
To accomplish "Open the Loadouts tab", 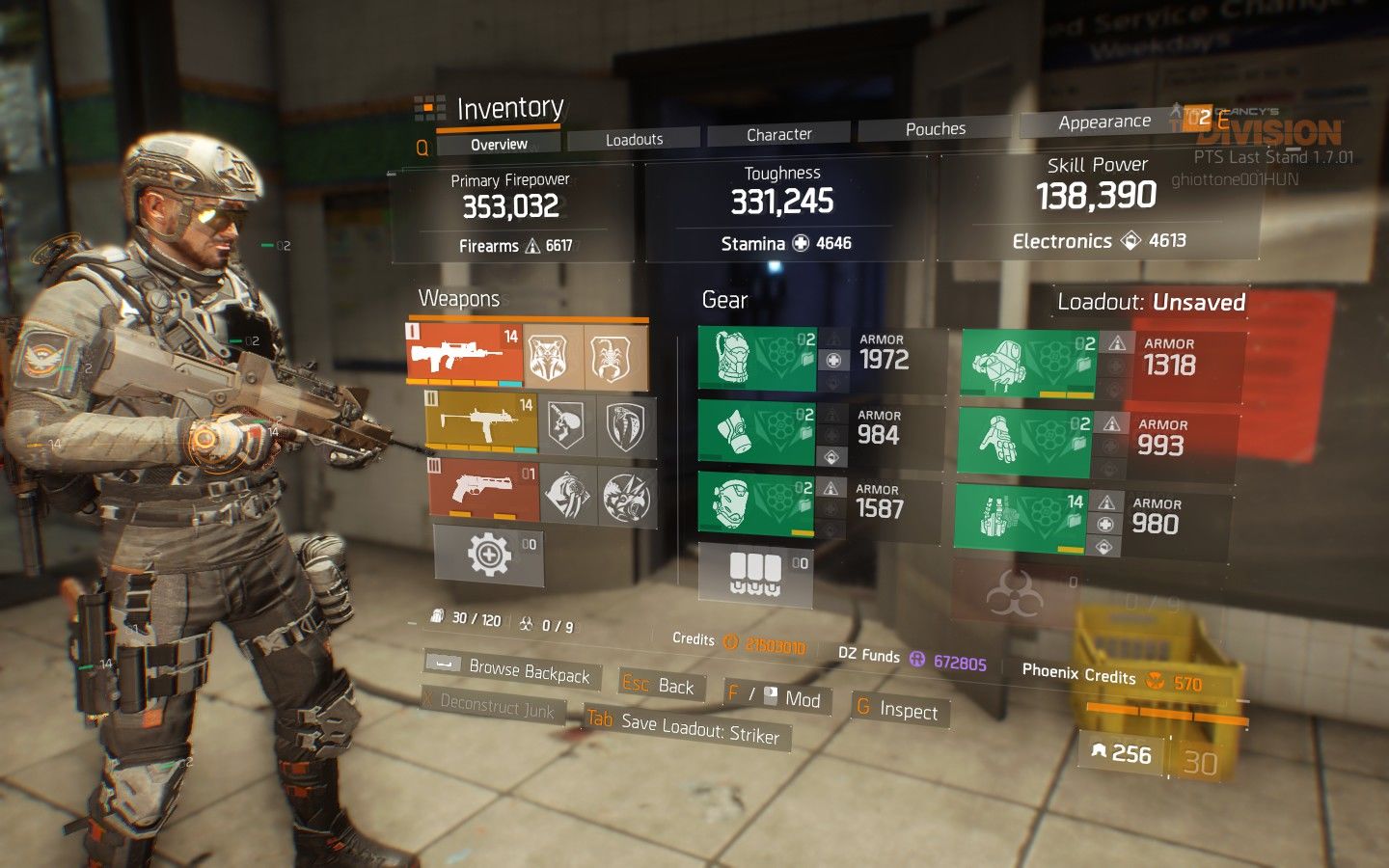I will click(634, 140).
